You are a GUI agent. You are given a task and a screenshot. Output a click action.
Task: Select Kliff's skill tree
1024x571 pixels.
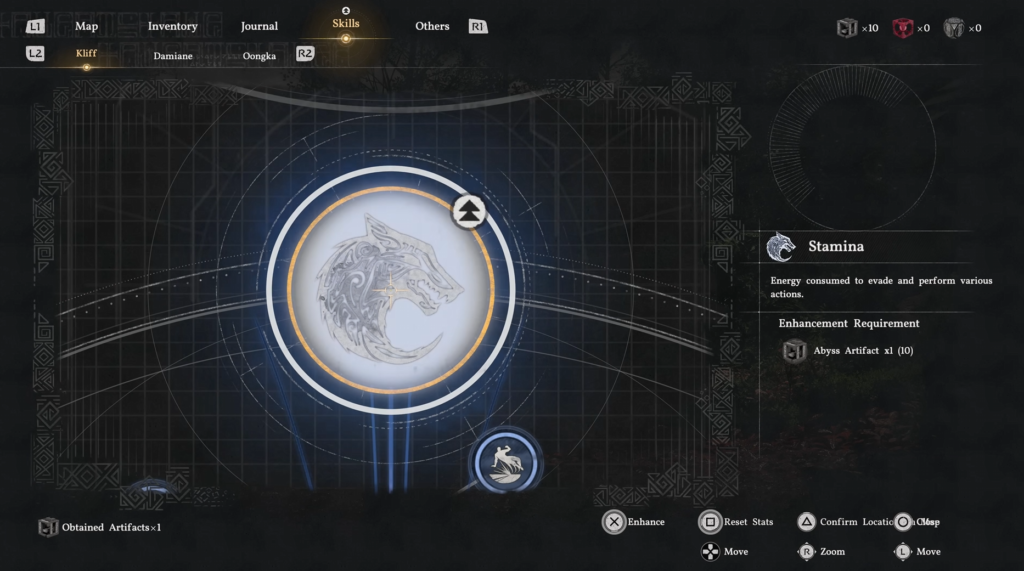point(87,55)
